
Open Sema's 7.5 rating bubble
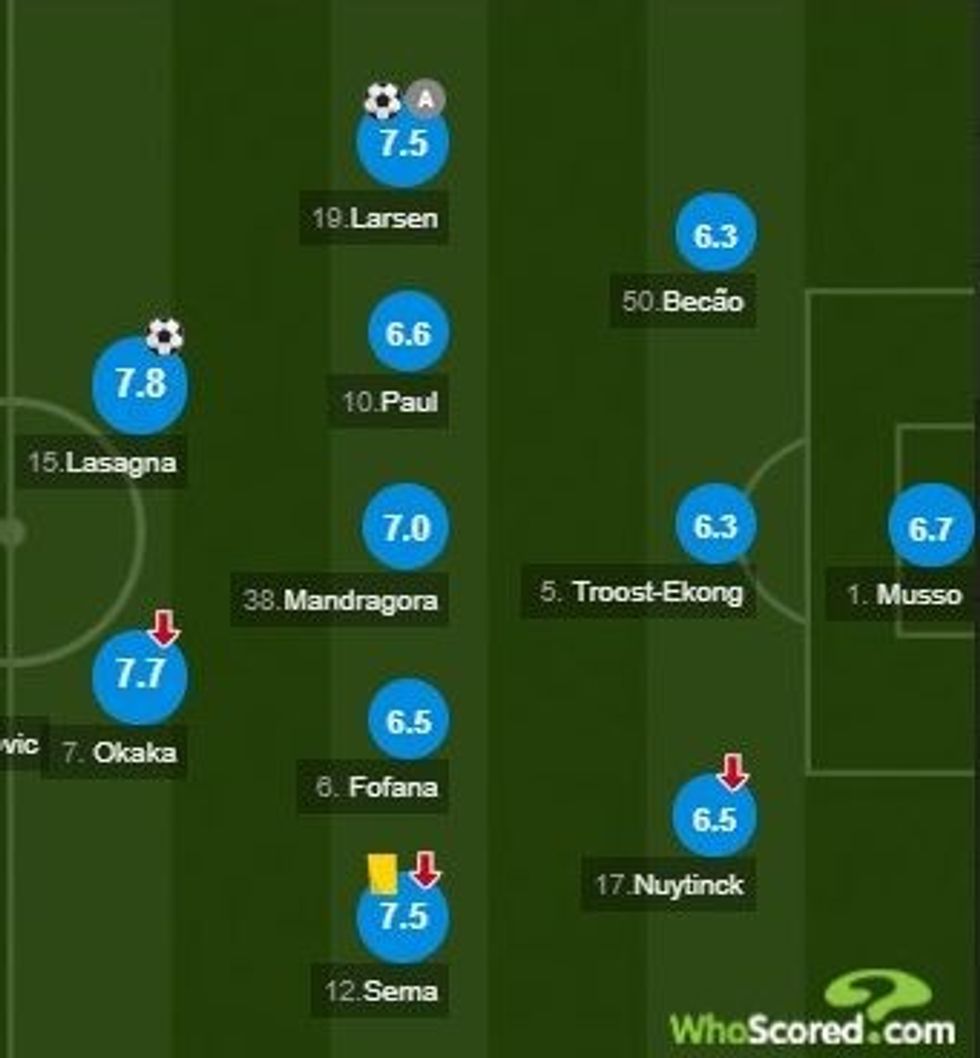point(403,916)
